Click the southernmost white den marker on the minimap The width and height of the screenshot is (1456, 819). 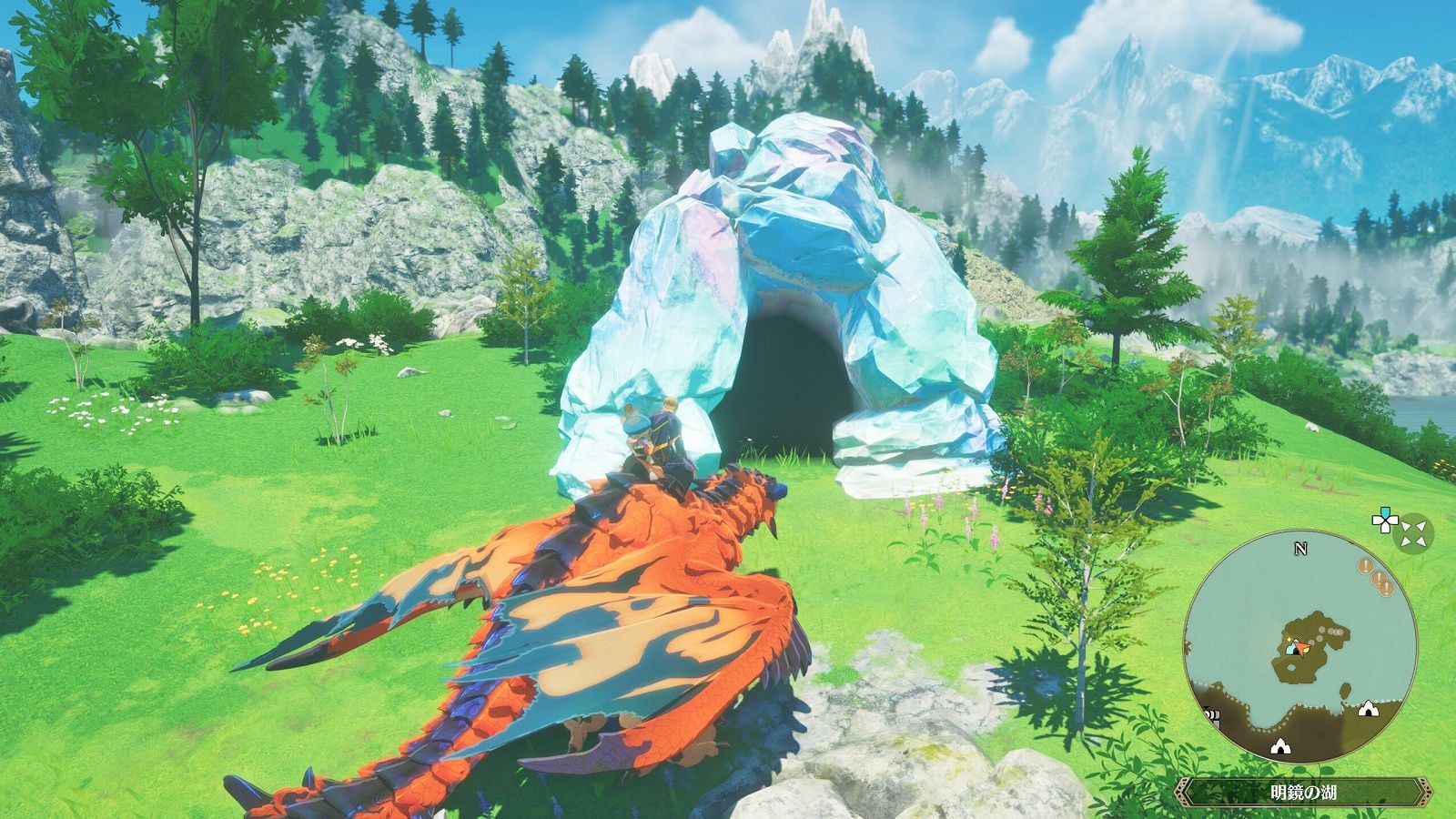point(1280,747)
